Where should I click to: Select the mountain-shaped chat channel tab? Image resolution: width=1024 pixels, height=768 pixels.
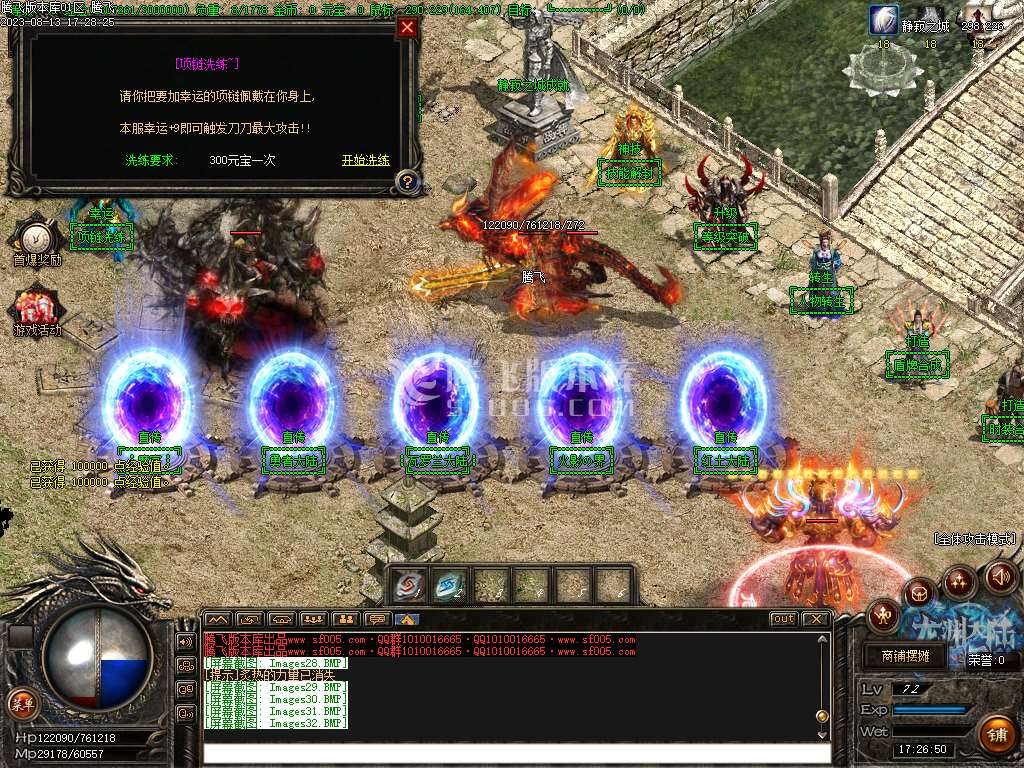[217, 619]
